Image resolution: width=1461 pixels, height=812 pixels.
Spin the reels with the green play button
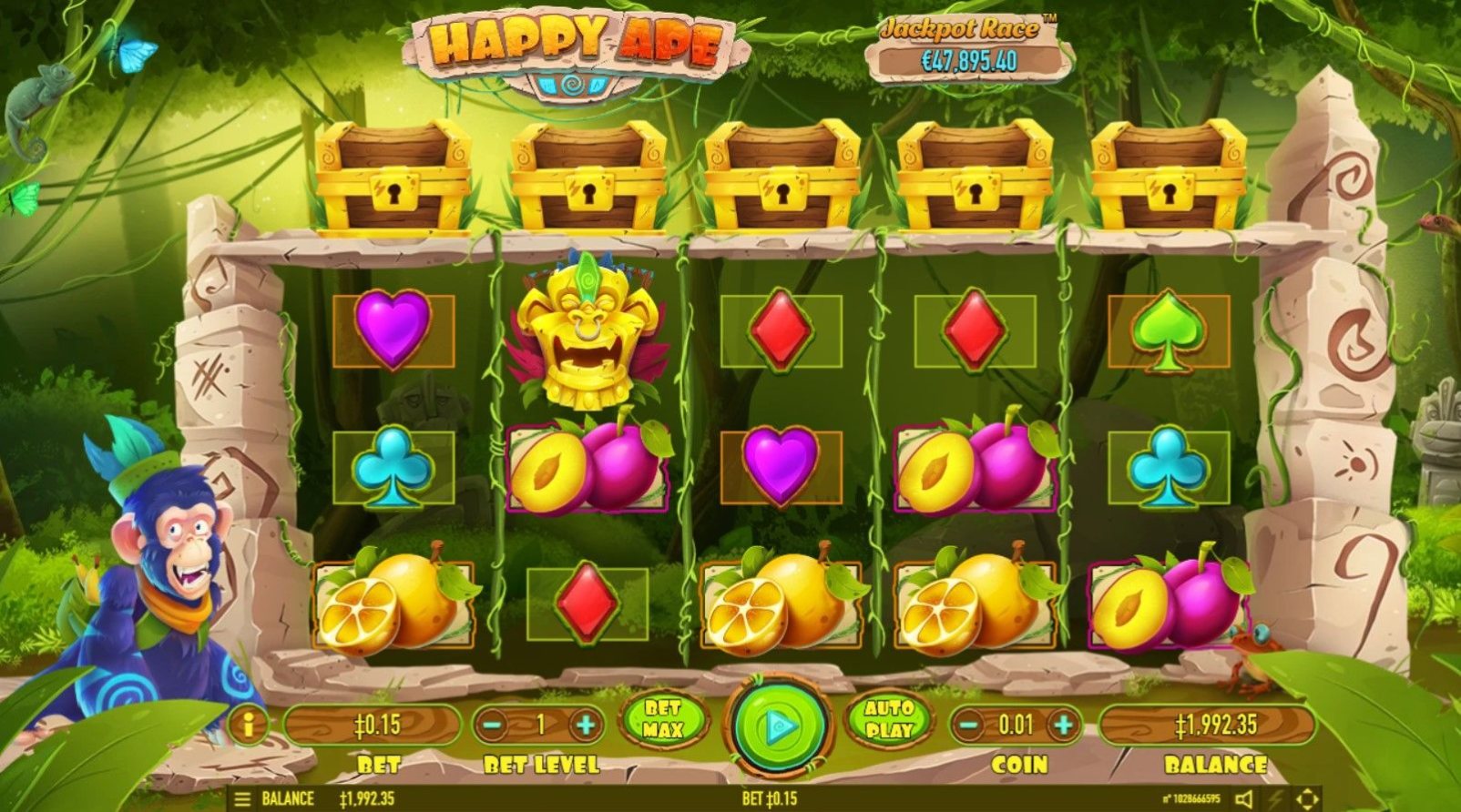(x=778, y=726)
